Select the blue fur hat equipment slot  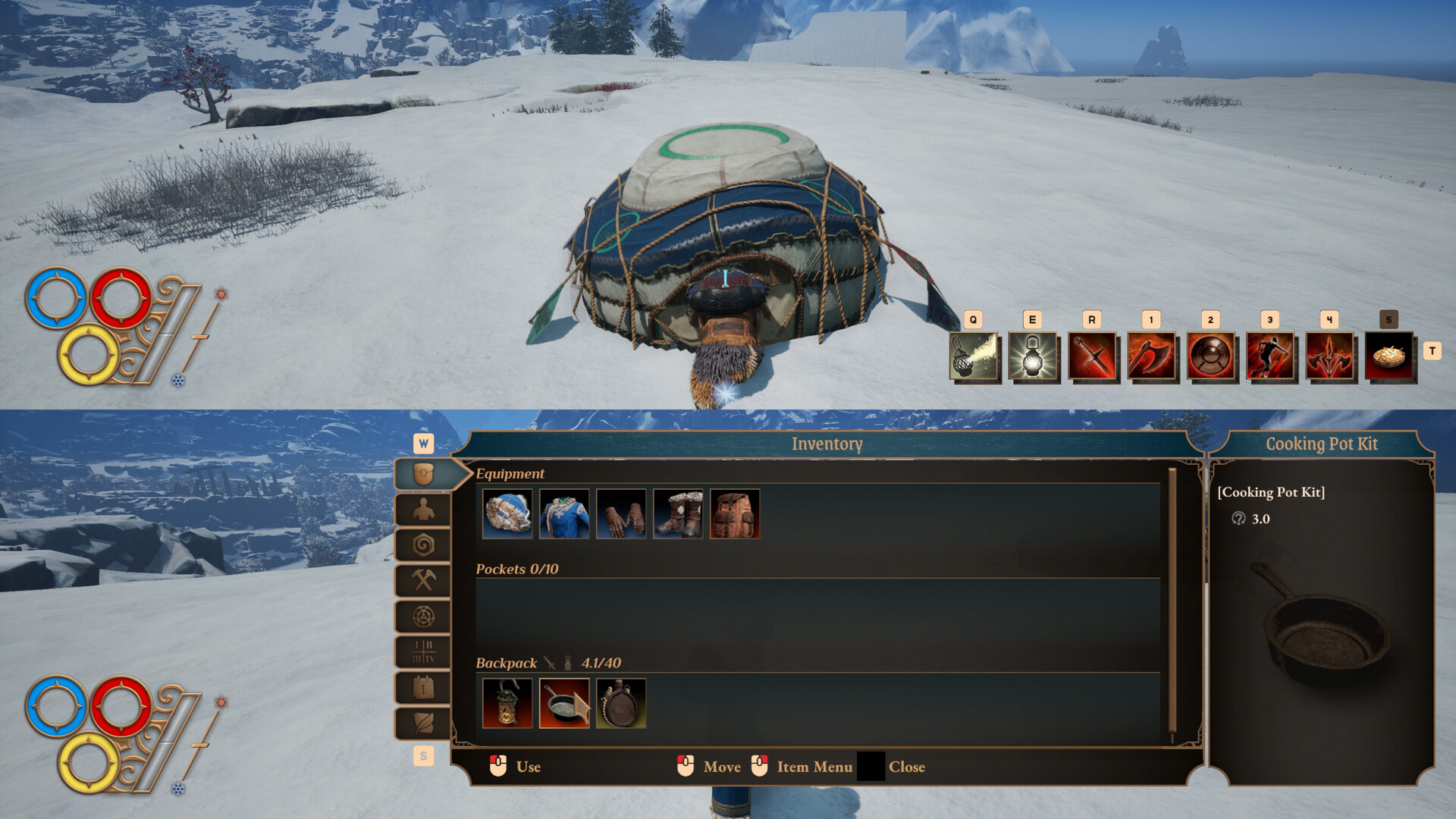click(x=507, y=514)
